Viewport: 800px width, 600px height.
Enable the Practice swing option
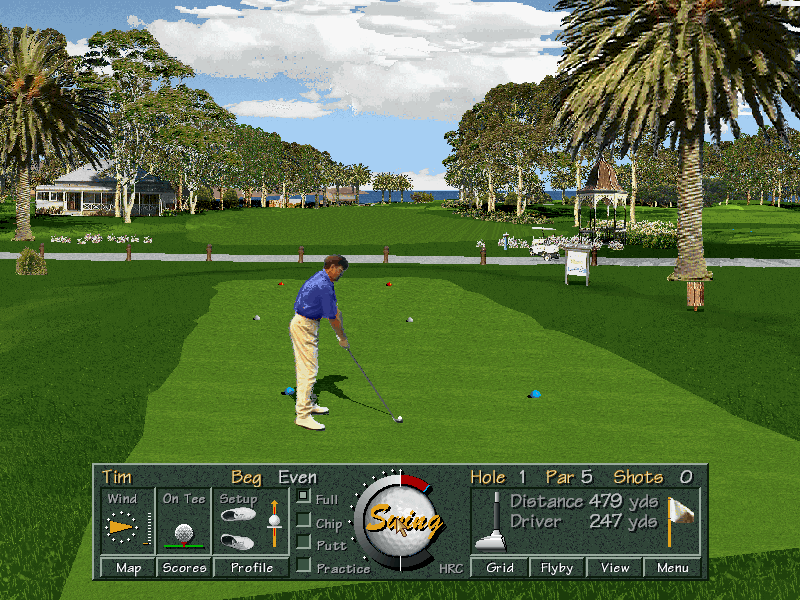click(x=303, y=566)
